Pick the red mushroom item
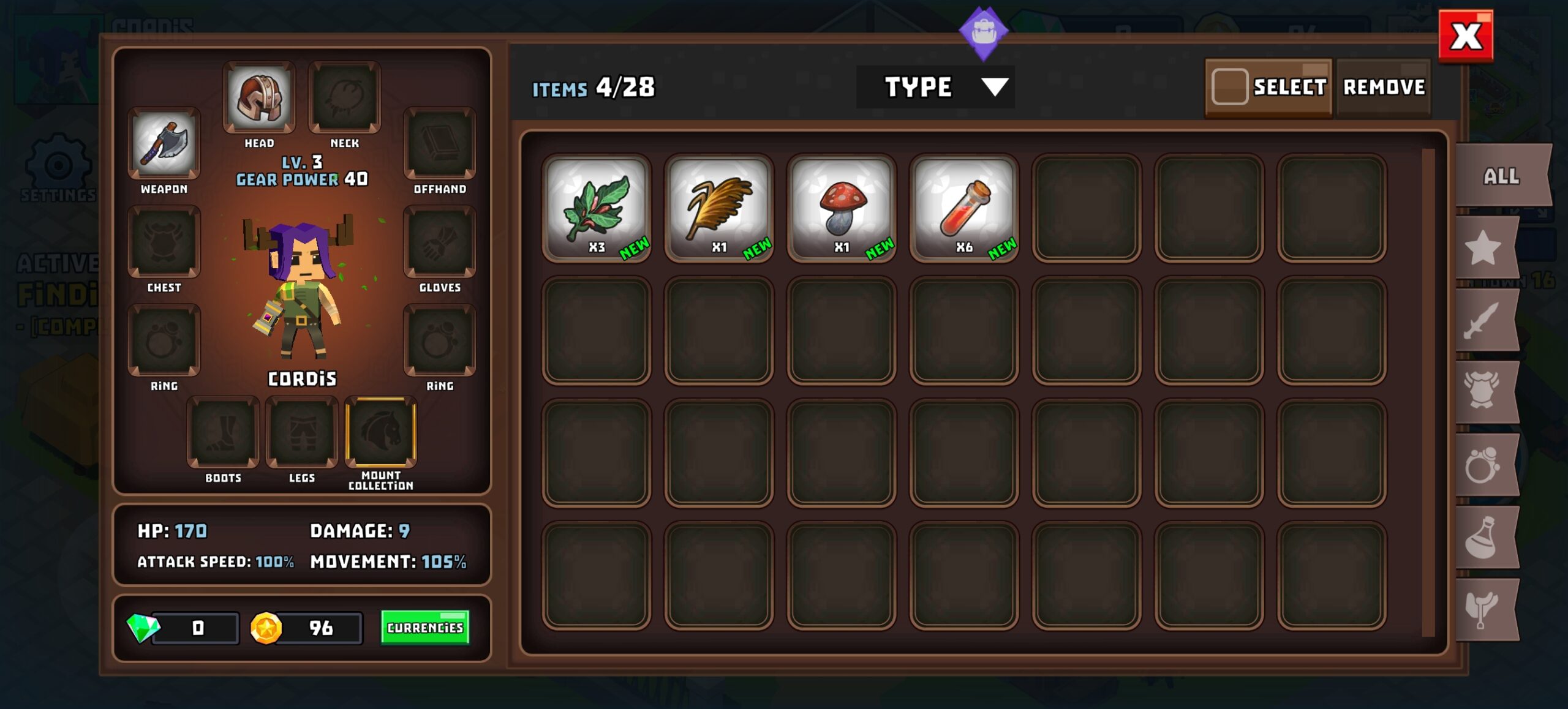Screen dimensions: 1568x709 841,208
